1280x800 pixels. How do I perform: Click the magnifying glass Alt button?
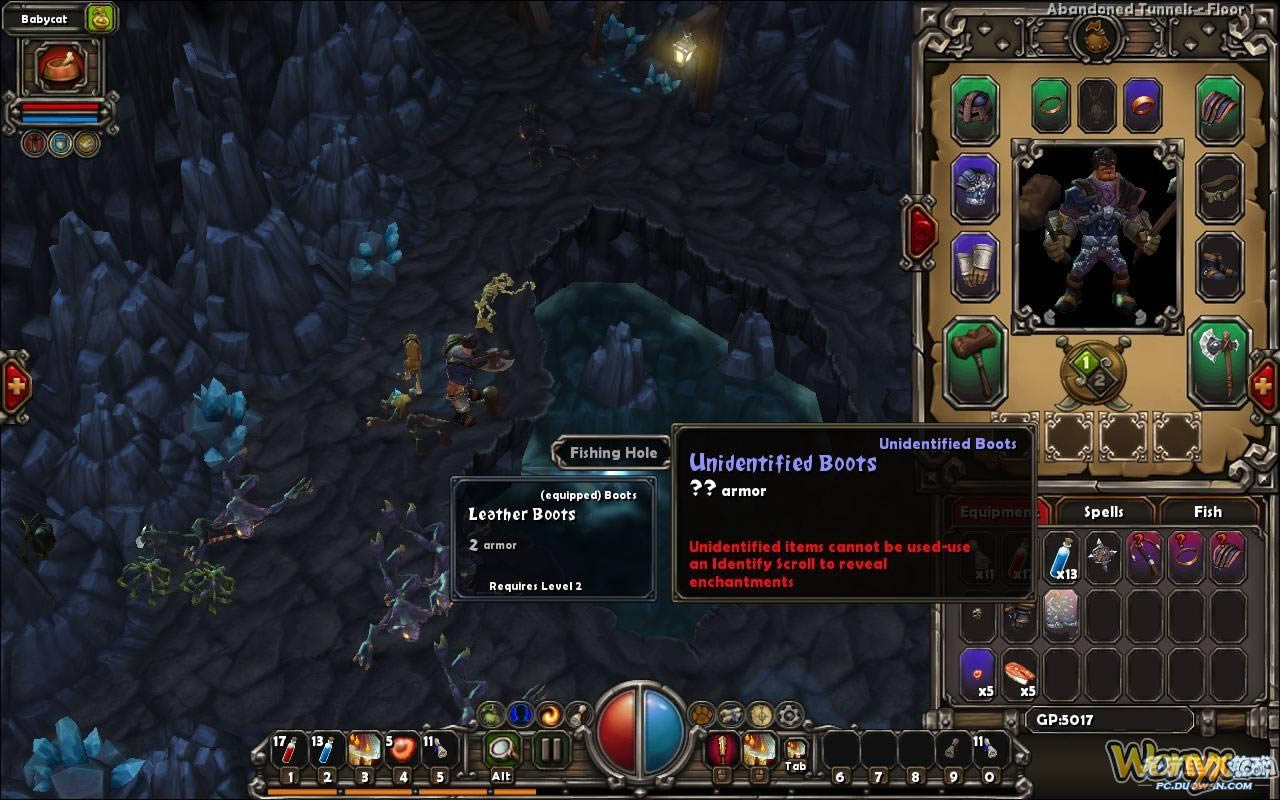pyautogui.click(x=502, y=749)
